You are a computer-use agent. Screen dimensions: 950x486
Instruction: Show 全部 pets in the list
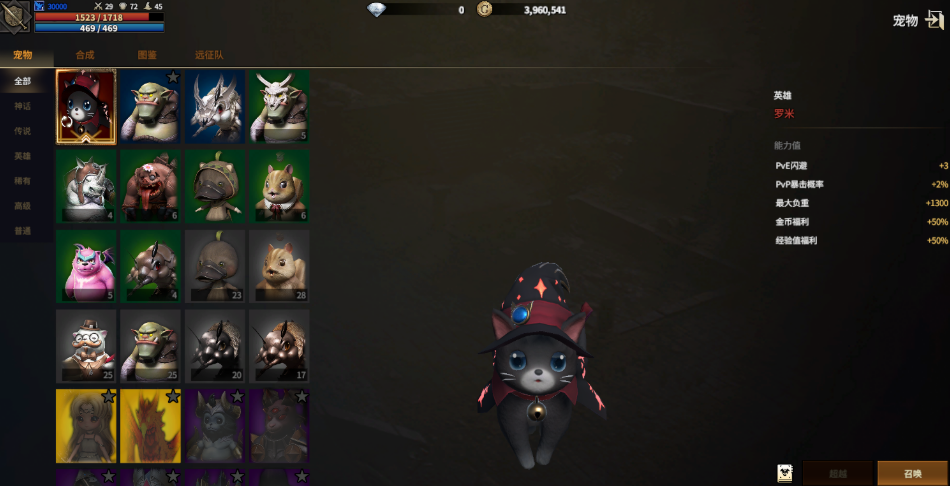(x=23, y=81)
